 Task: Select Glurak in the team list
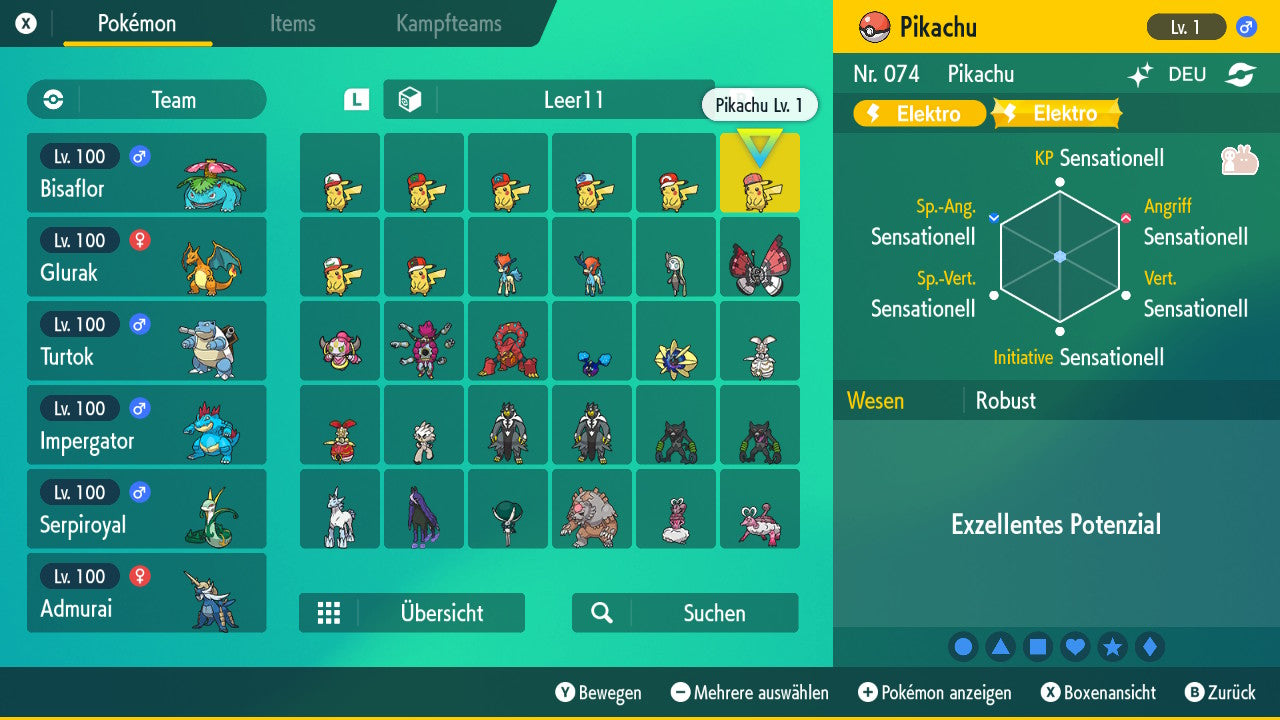(x=146, y=257)
